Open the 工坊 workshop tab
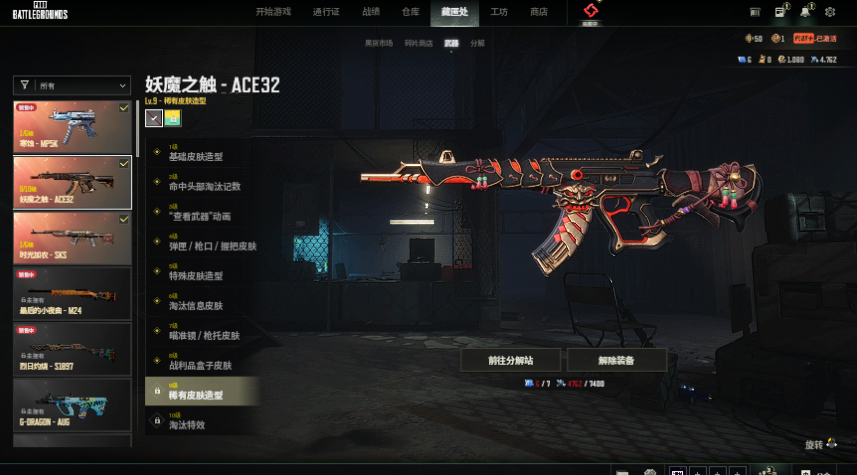 [499, 12]
